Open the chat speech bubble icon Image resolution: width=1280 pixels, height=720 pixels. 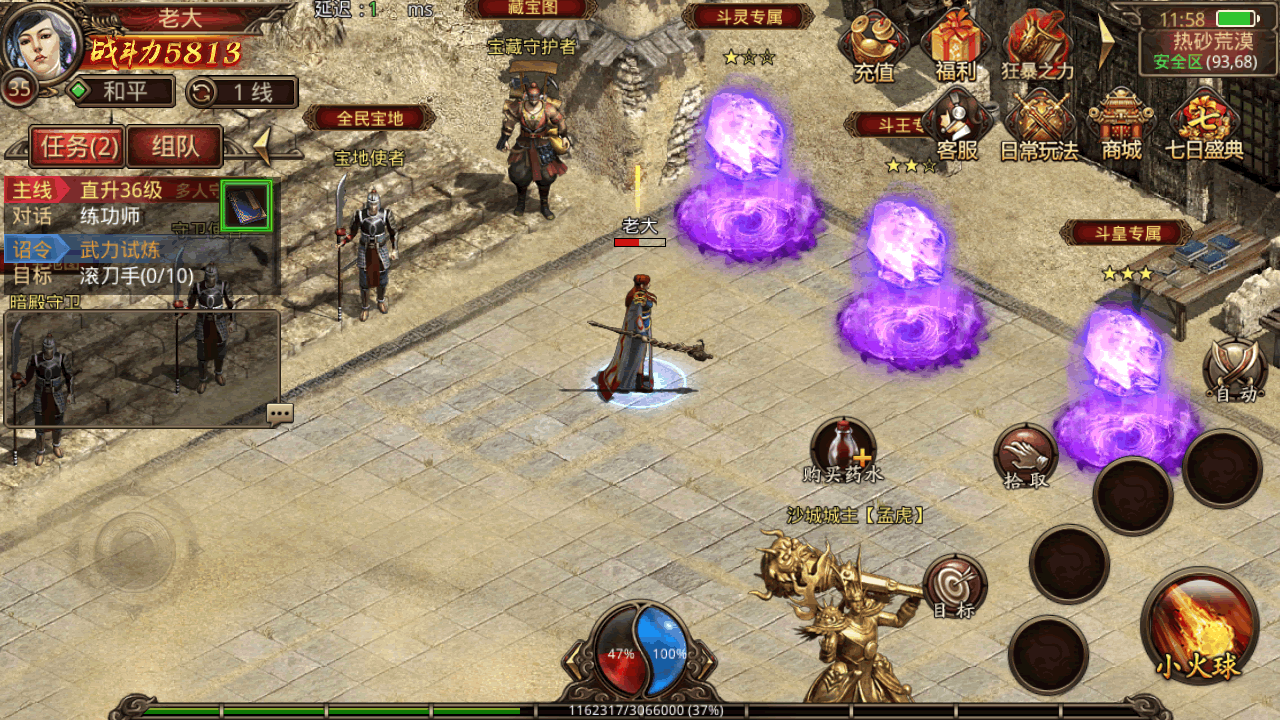[280, 413]
